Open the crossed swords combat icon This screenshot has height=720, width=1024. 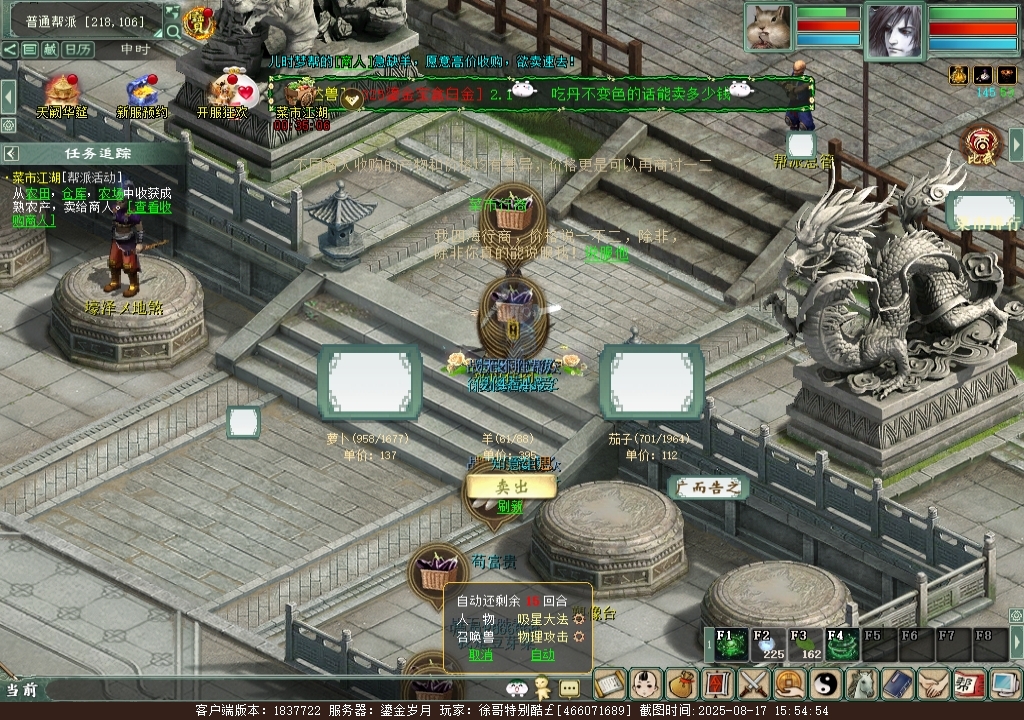tap(752, 685)
